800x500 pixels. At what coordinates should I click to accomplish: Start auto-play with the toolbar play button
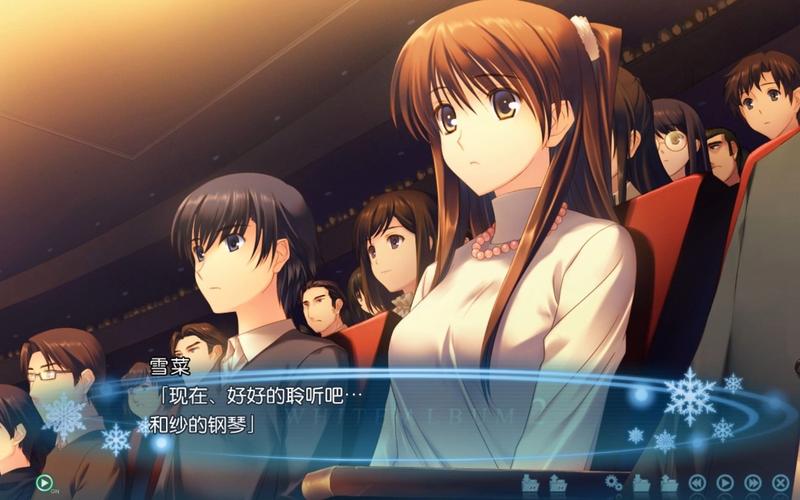click(x=725, y=483)
